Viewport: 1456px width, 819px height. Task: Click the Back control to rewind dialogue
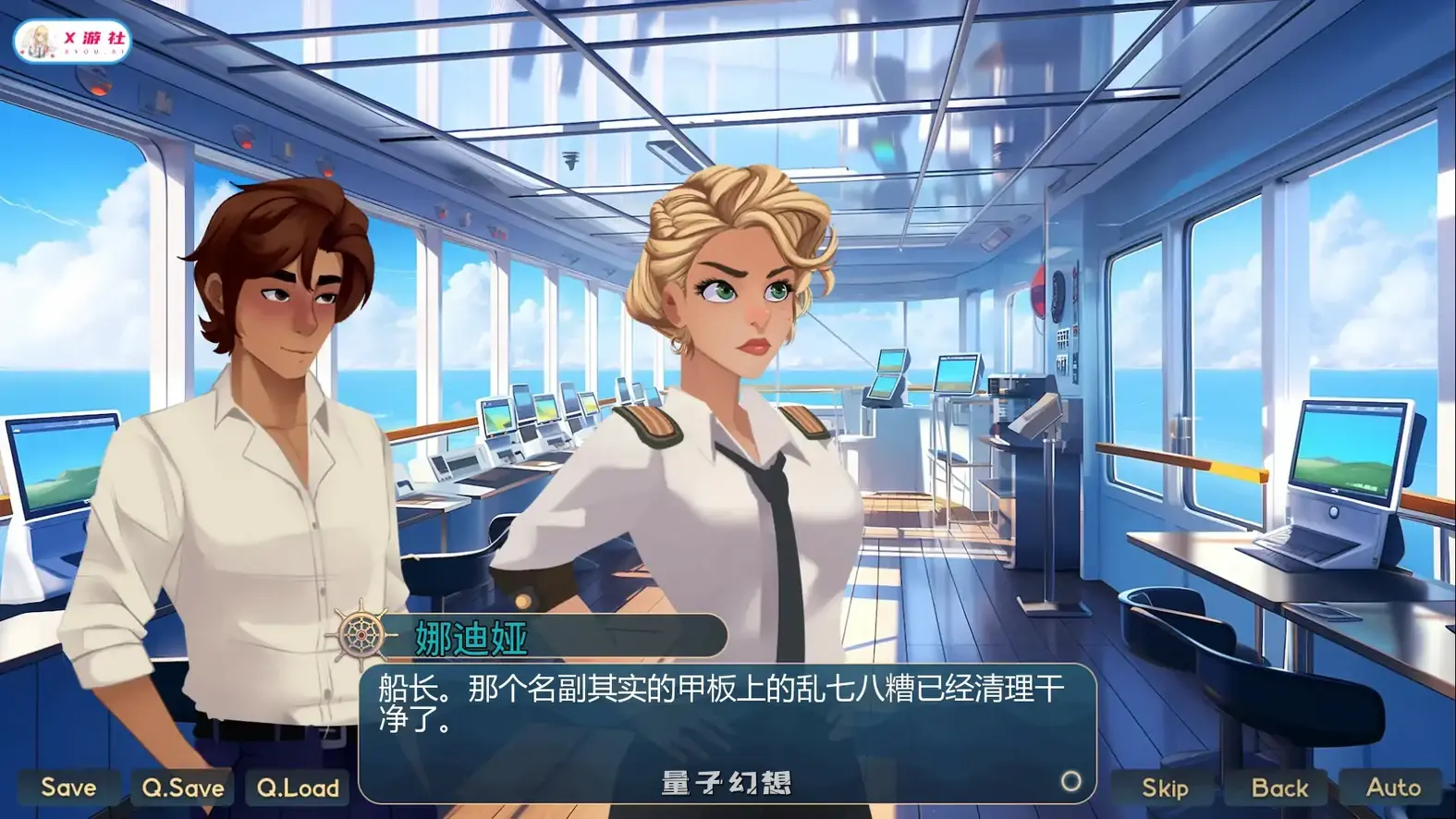click(1279, 788)
